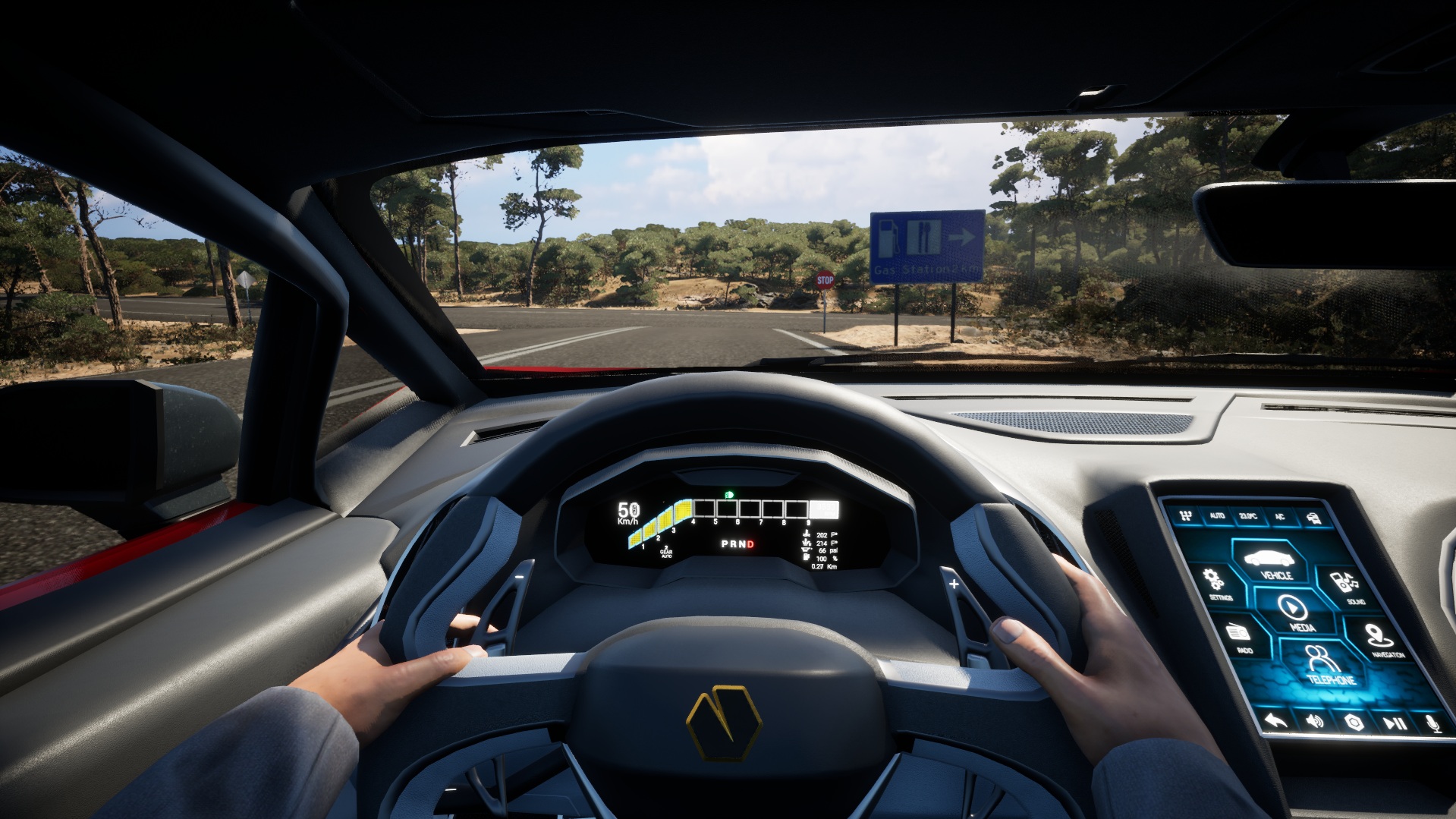Tap the Media play icon on the touchscreen
The image size is (1456, 819).
(x=1292, y=609)
